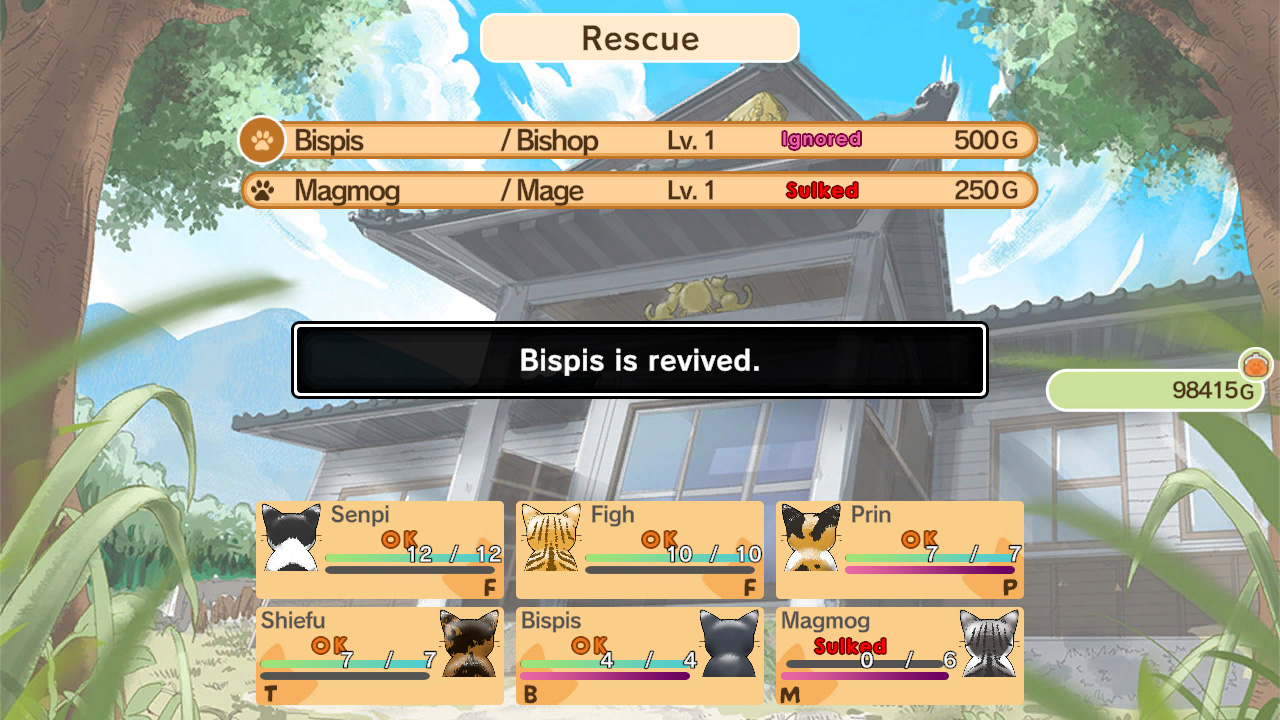The image size is (1280, 720).
Task: Click the paw icon beside Bispis
Action: point(261,140)
